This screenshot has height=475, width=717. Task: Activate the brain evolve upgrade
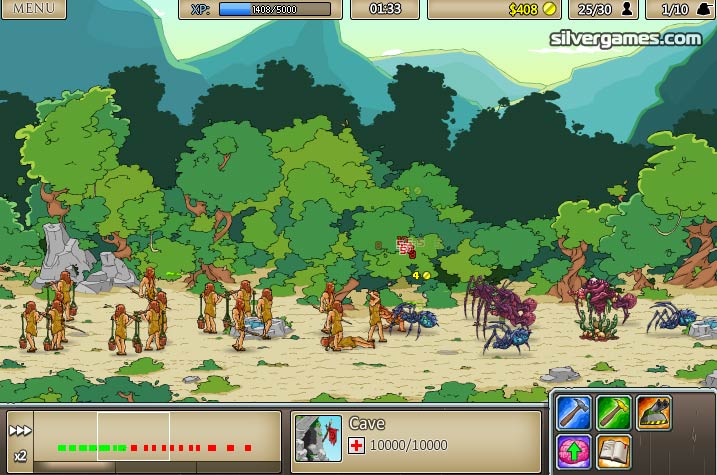(574, 451)
